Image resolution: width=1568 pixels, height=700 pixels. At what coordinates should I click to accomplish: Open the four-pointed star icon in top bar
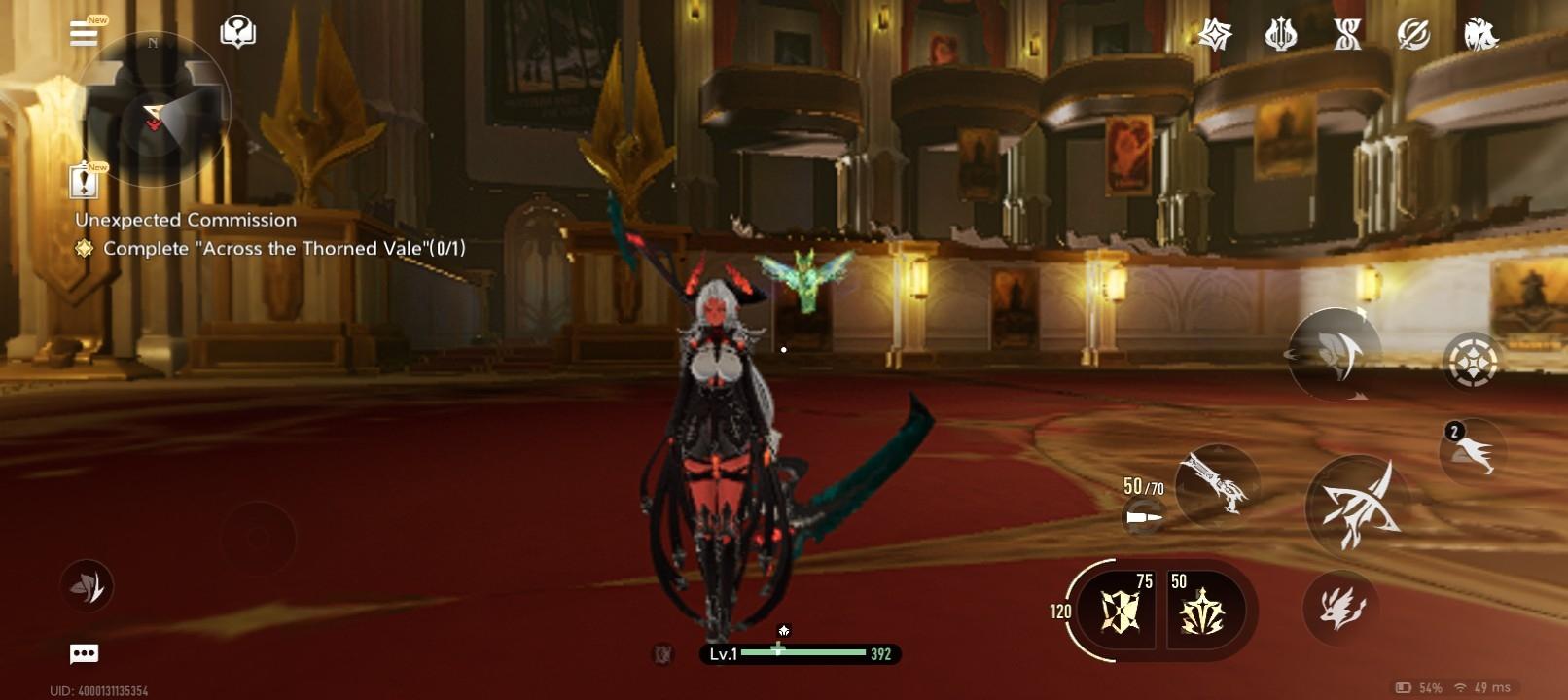[1215, 36]
